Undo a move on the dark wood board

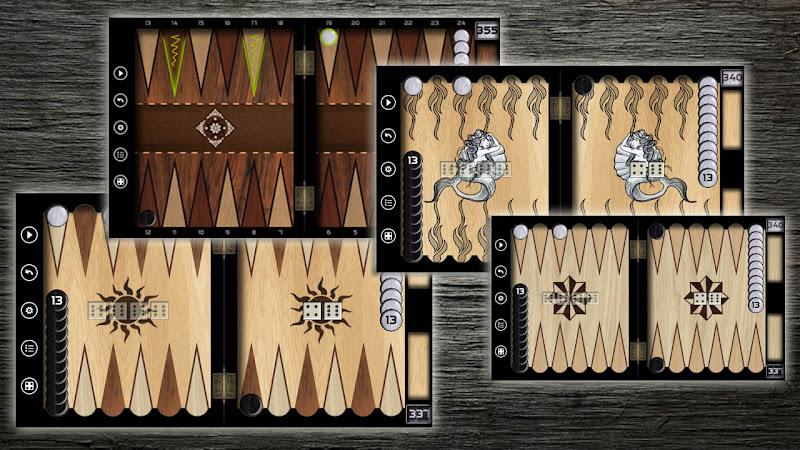(x=121, y=100)
